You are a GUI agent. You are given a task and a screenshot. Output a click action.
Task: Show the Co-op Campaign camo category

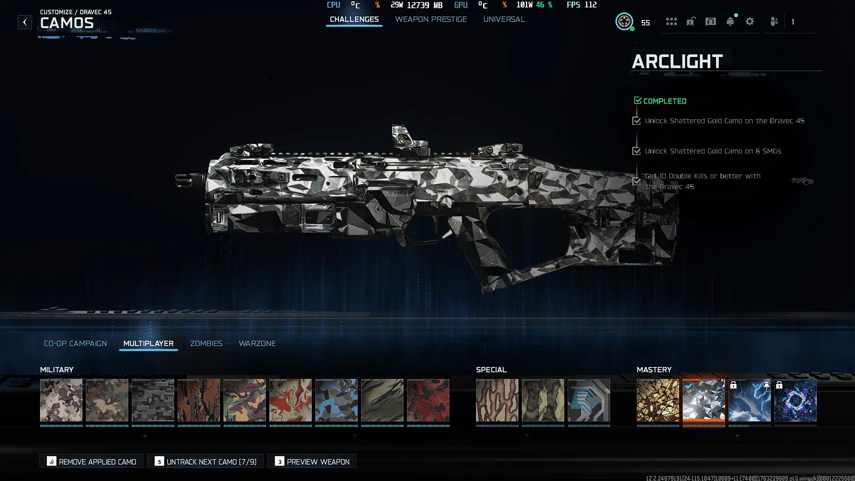75,343
